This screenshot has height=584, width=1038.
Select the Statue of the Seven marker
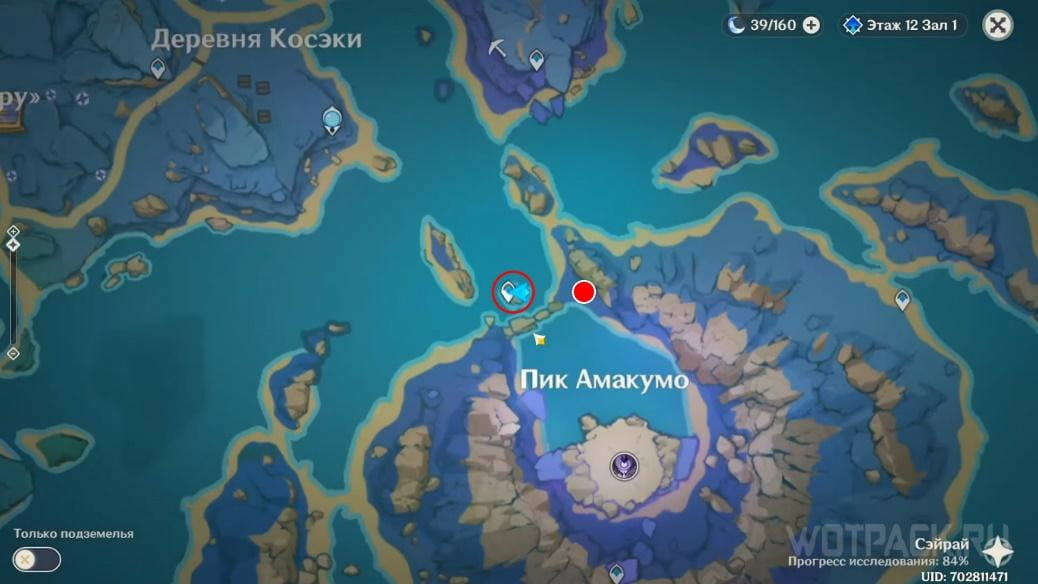tap(332, 120)
